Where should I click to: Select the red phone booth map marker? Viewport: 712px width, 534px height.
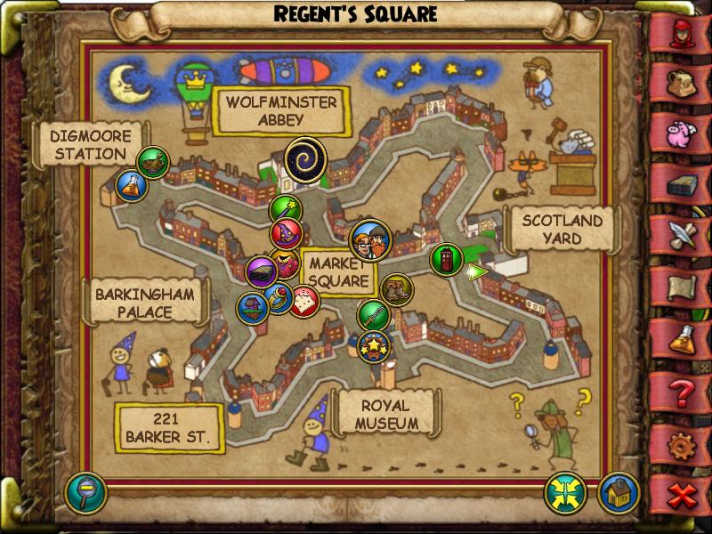tap(446, 259)
